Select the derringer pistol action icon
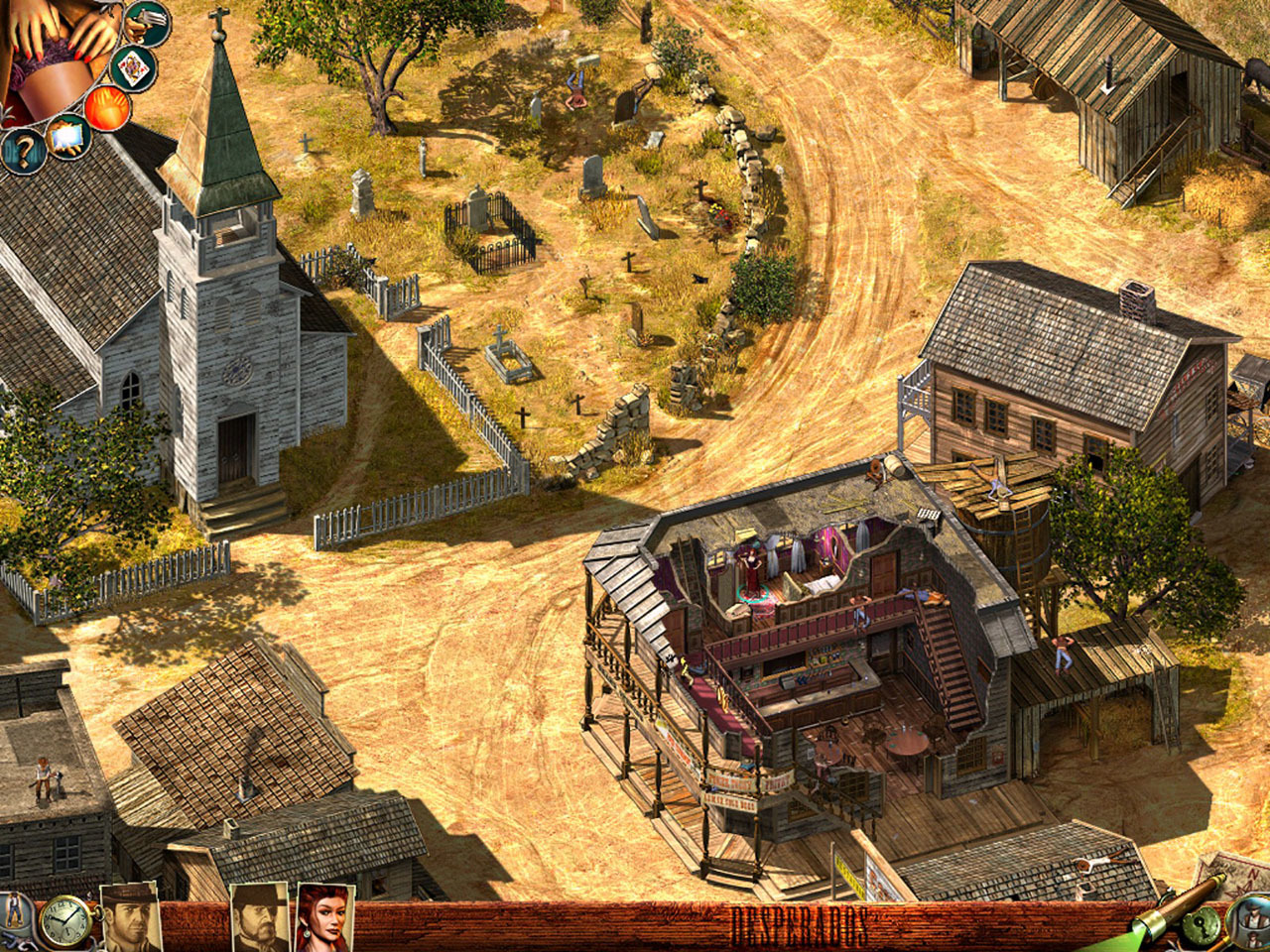The height and width of the screenshot is (952, 1270). (x=147, y=22)
